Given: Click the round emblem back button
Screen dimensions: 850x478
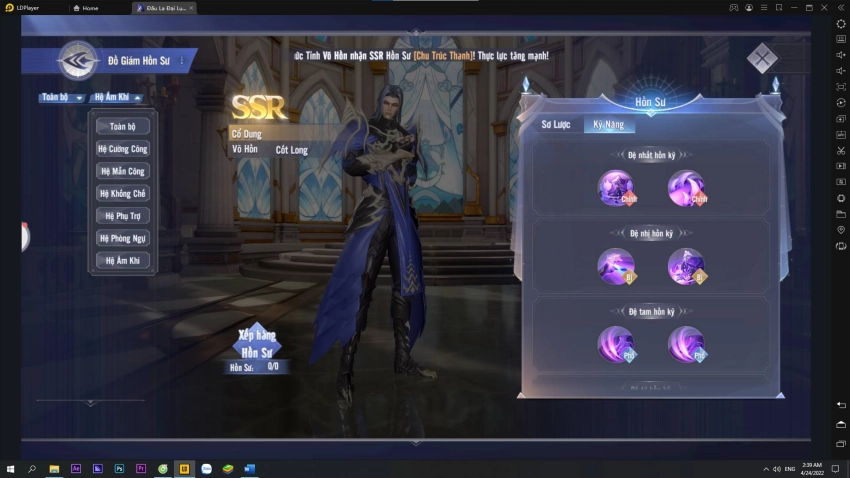Looking at the screenshot, I should click(x=77, y=61).
